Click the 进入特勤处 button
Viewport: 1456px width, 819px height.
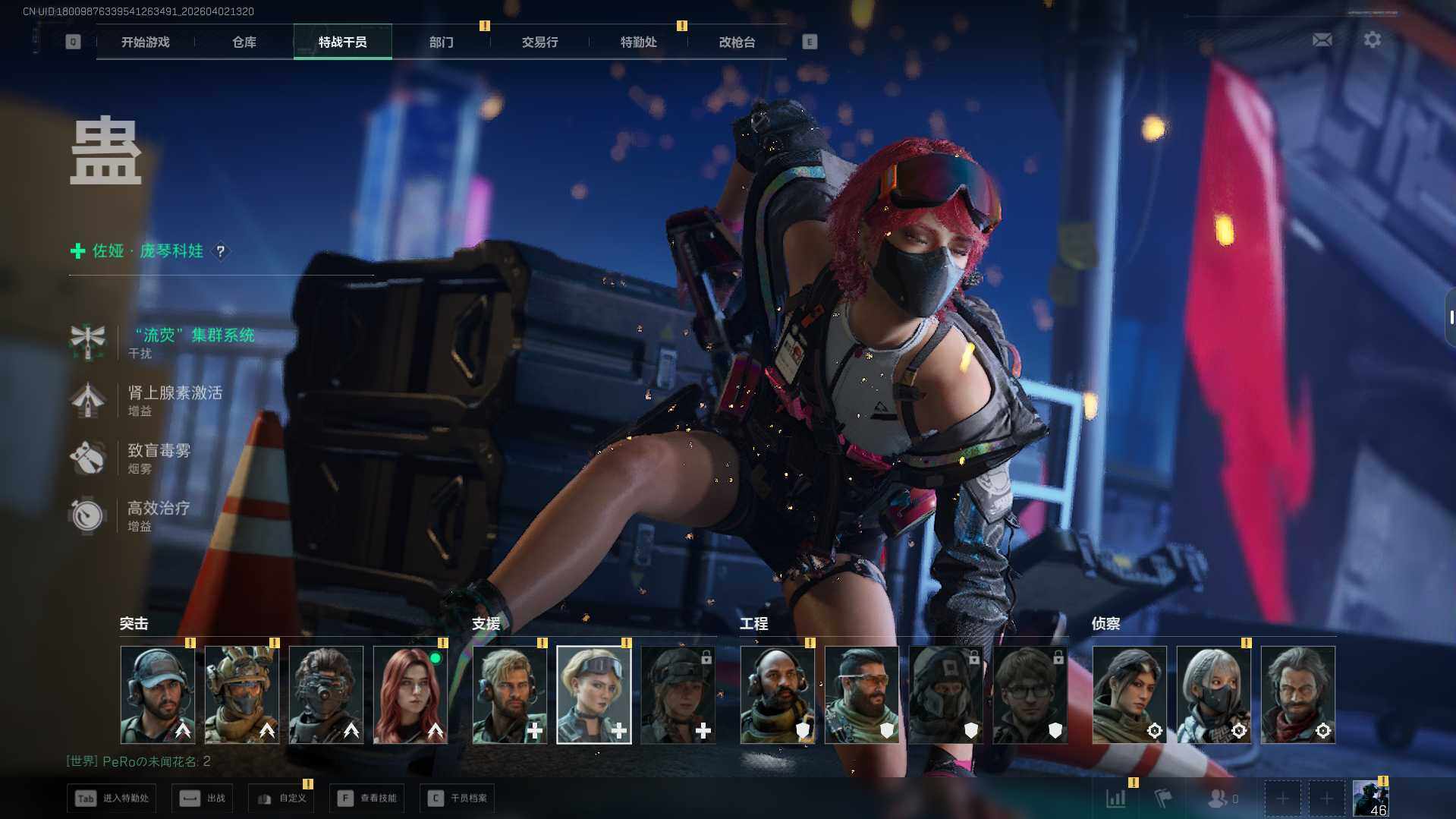[112, 799]
